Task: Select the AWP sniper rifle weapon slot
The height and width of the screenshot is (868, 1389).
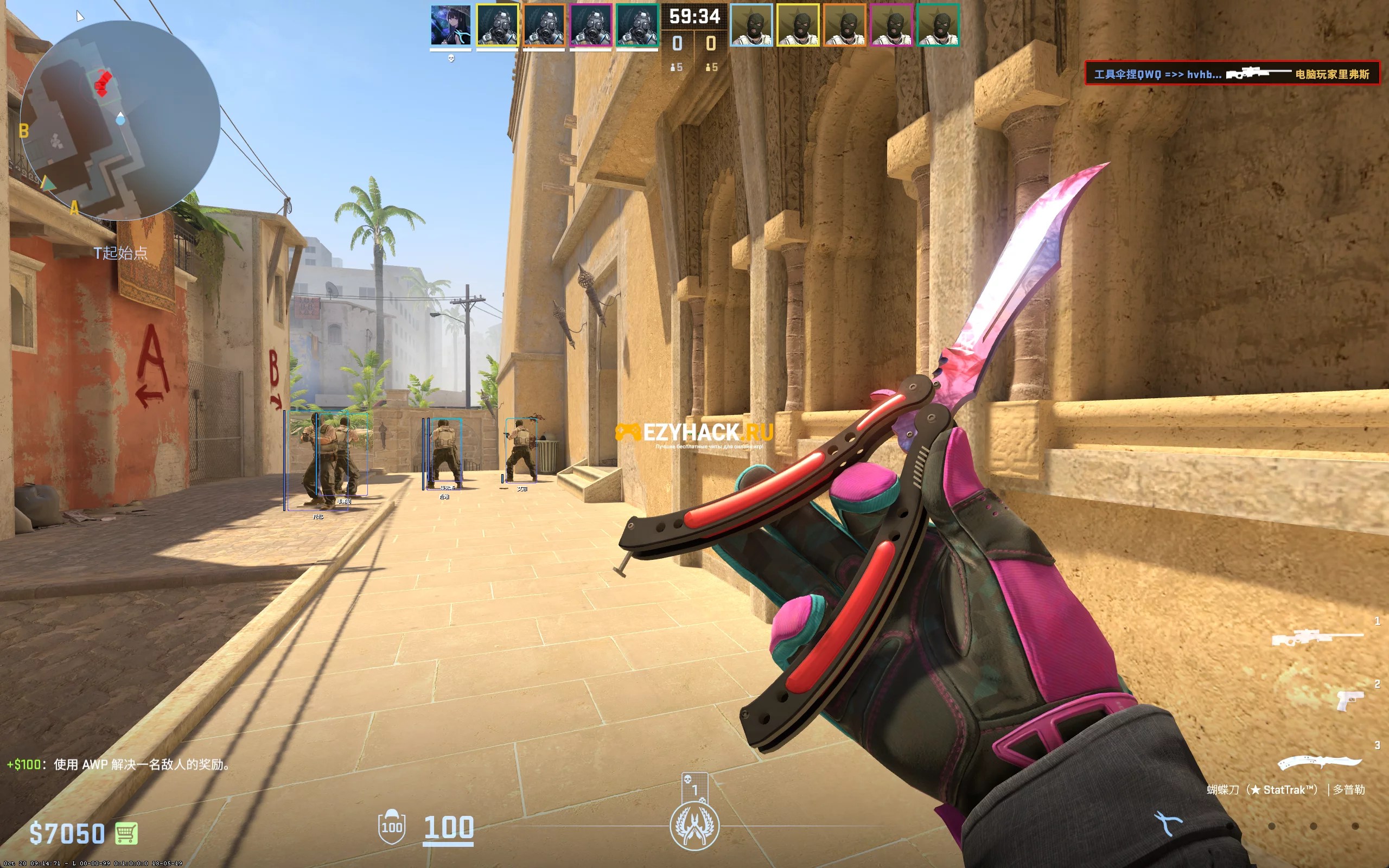Action: point(1317,637)
